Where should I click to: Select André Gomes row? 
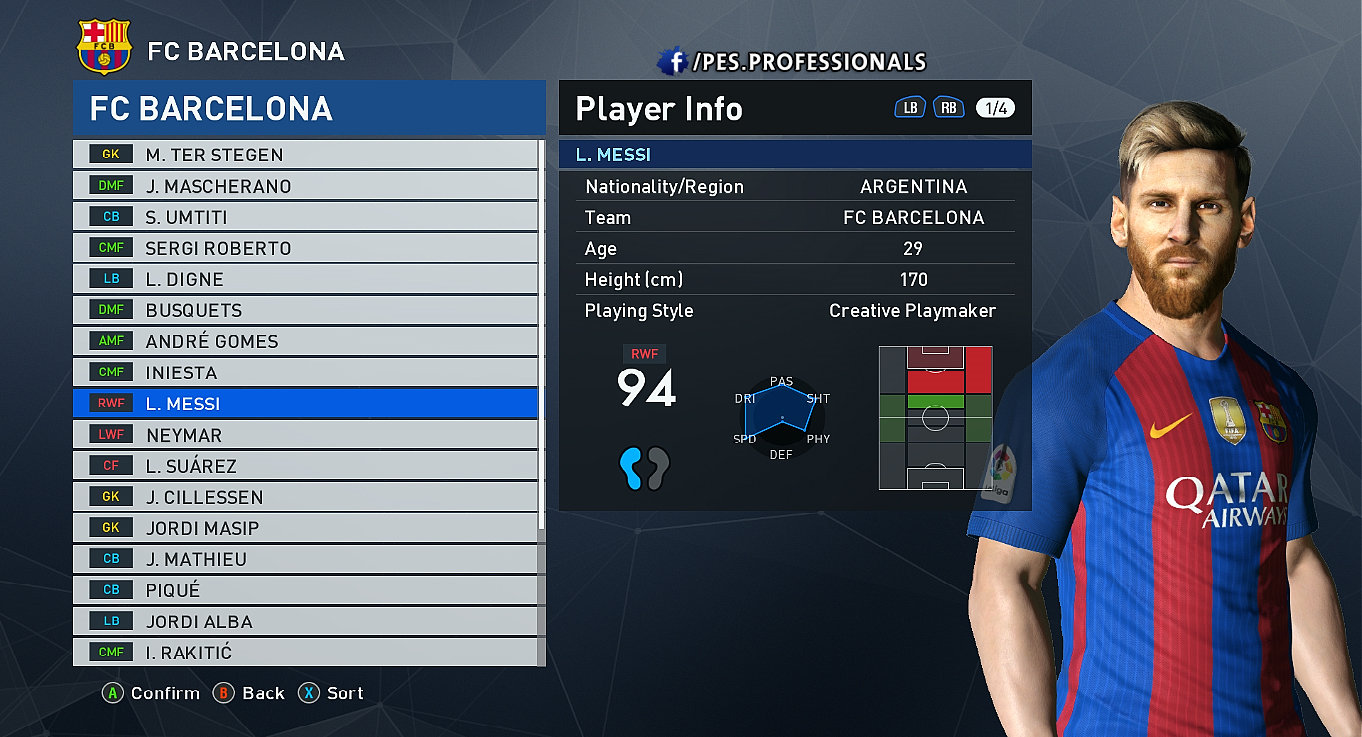[x=305, y=341]
